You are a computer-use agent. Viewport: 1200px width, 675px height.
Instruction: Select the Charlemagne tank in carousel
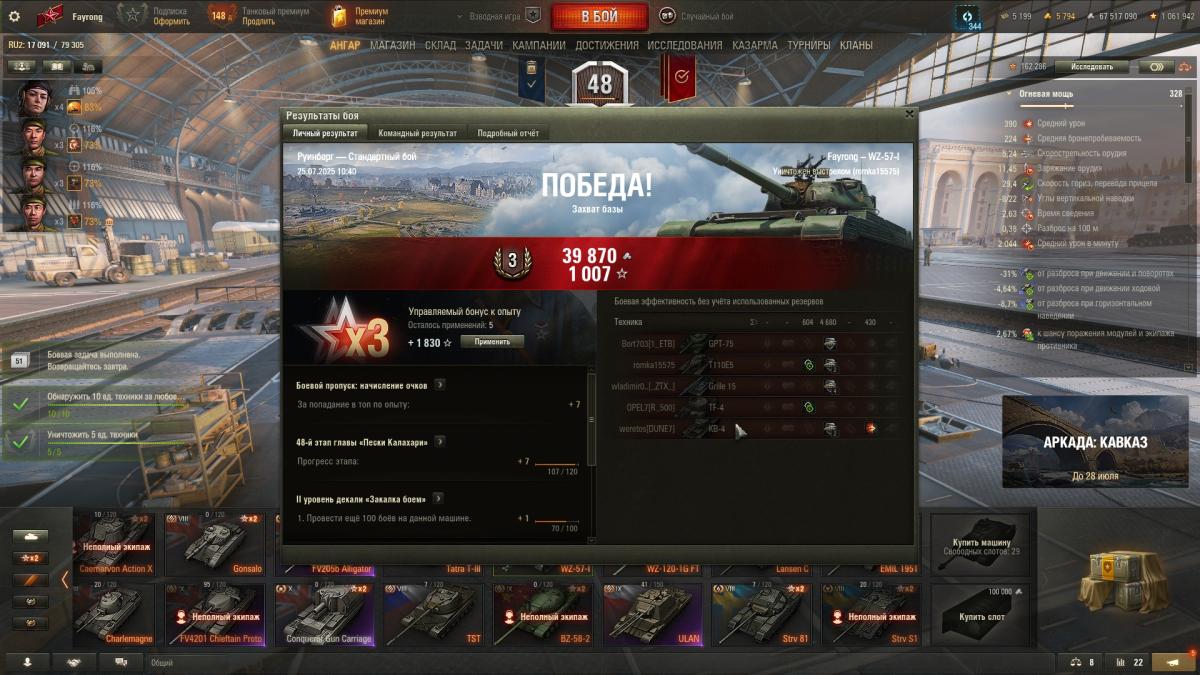[x=113, y=613]
